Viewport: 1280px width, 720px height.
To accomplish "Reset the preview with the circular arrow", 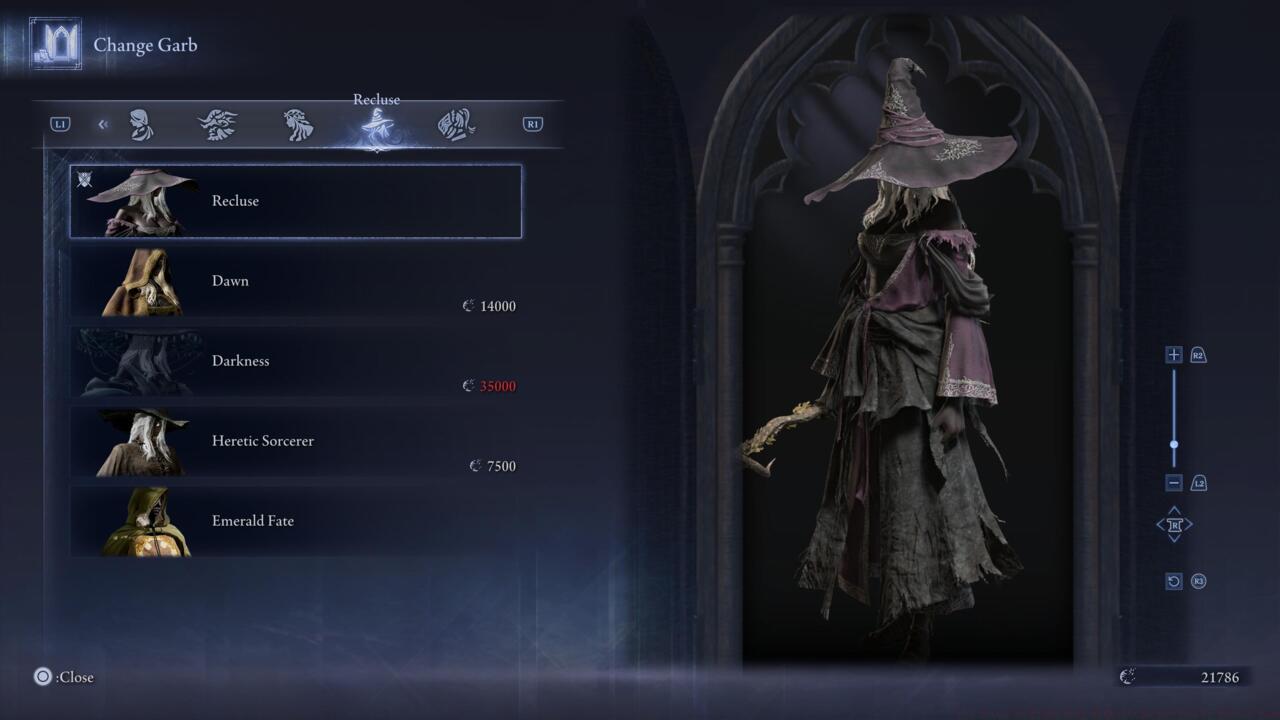I will tap(1174, 581).
